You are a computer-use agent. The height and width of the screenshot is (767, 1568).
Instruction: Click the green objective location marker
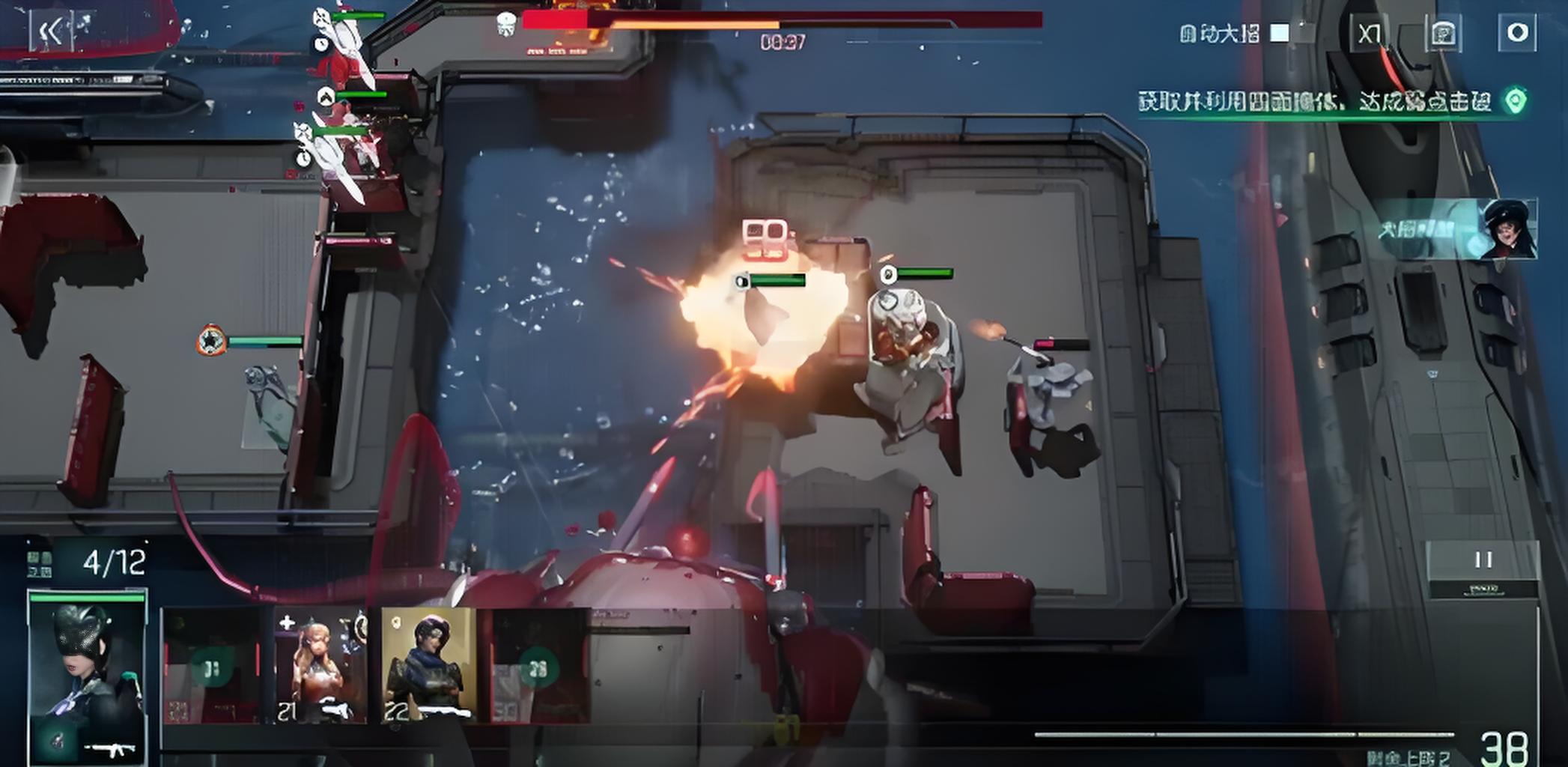coord(1516,101)
